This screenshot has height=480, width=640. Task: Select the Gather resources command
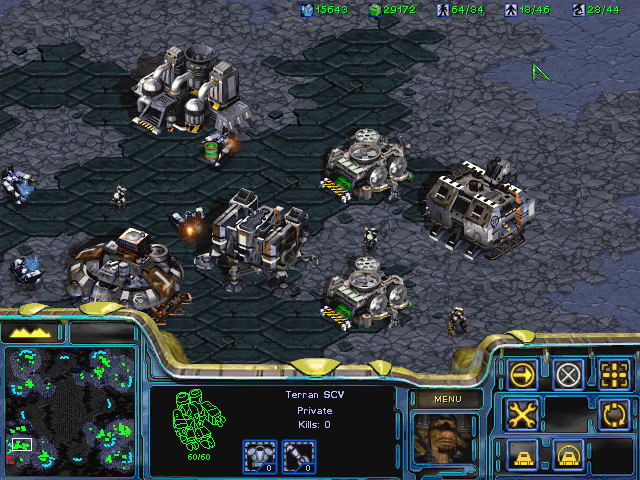tap(615, 413)
